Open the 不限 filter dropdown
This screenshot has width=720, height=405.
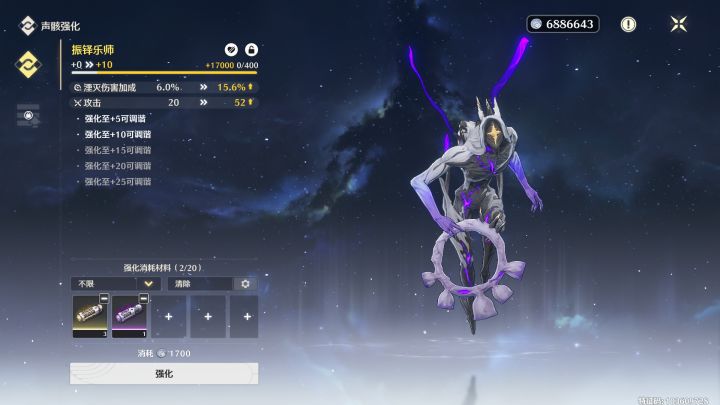(x=115, y=284)
